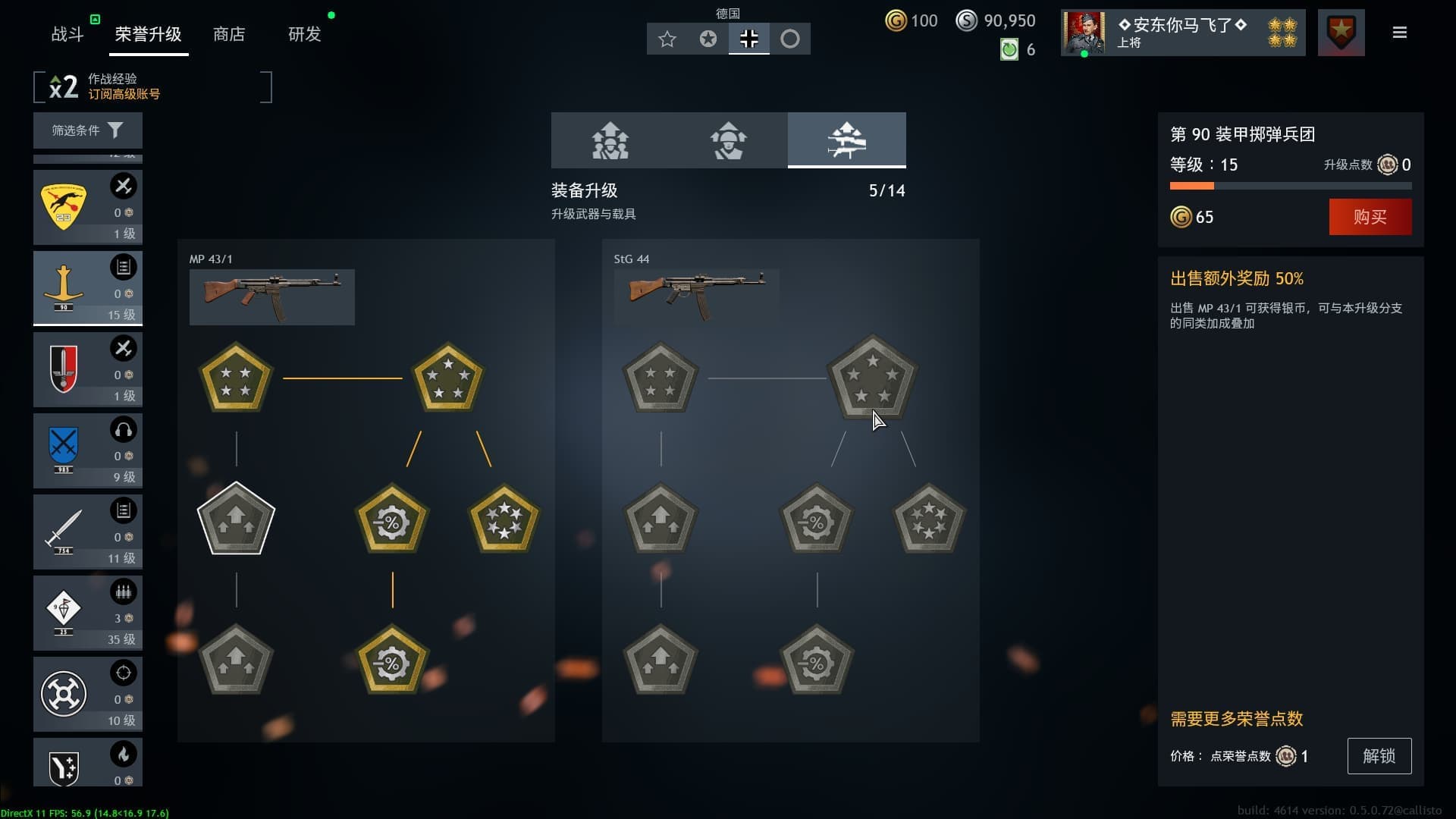Select the three-soldiers squad upgrade tab

(610, 140)
